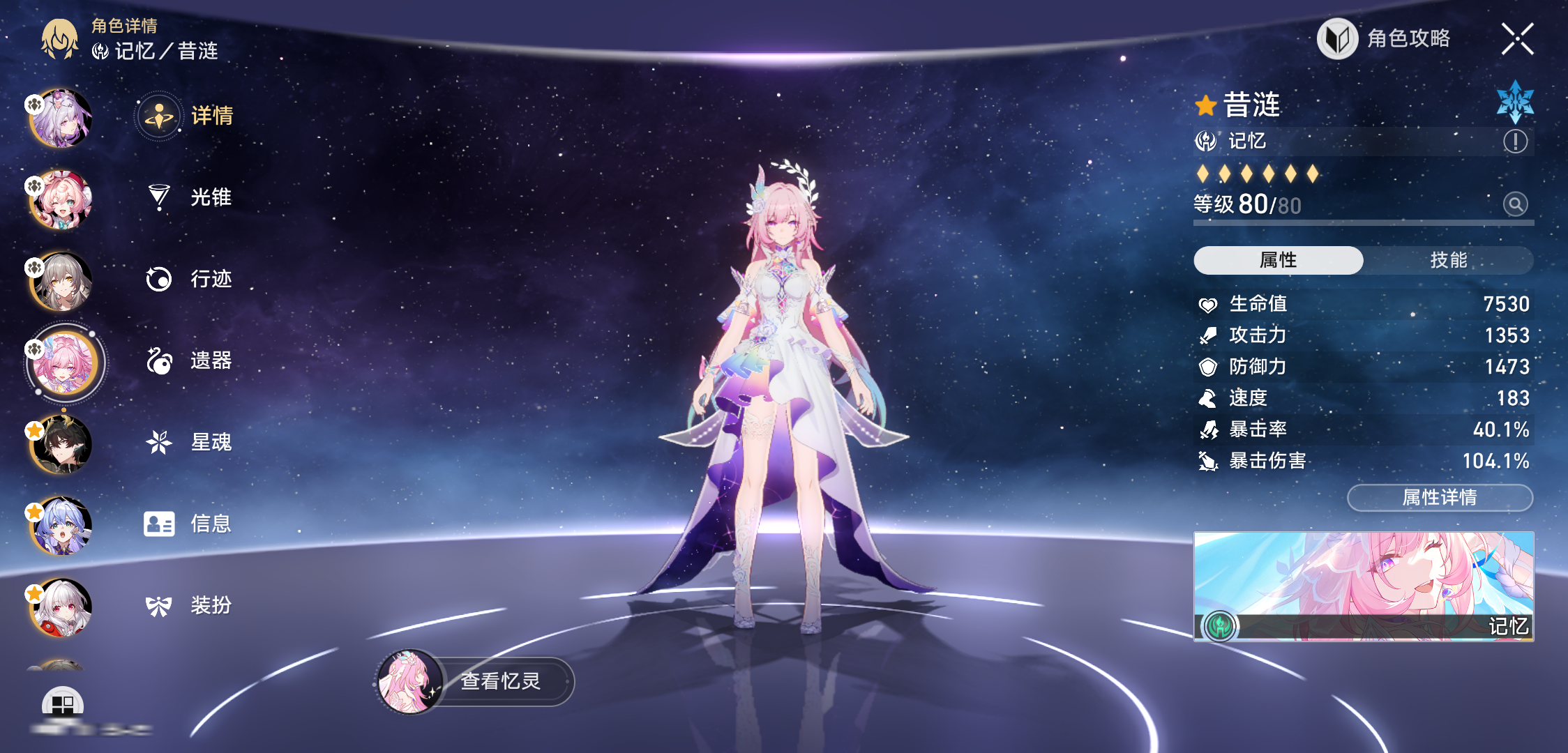Open the 光锥 light cone menu
The height and width of the screenshot is (753, 1568).
click(x=190, y=197)
